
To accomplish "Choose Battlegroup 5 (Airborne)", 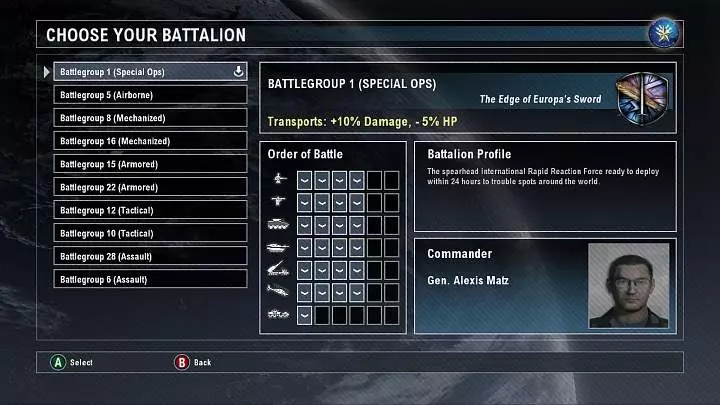I will point(150,95).
